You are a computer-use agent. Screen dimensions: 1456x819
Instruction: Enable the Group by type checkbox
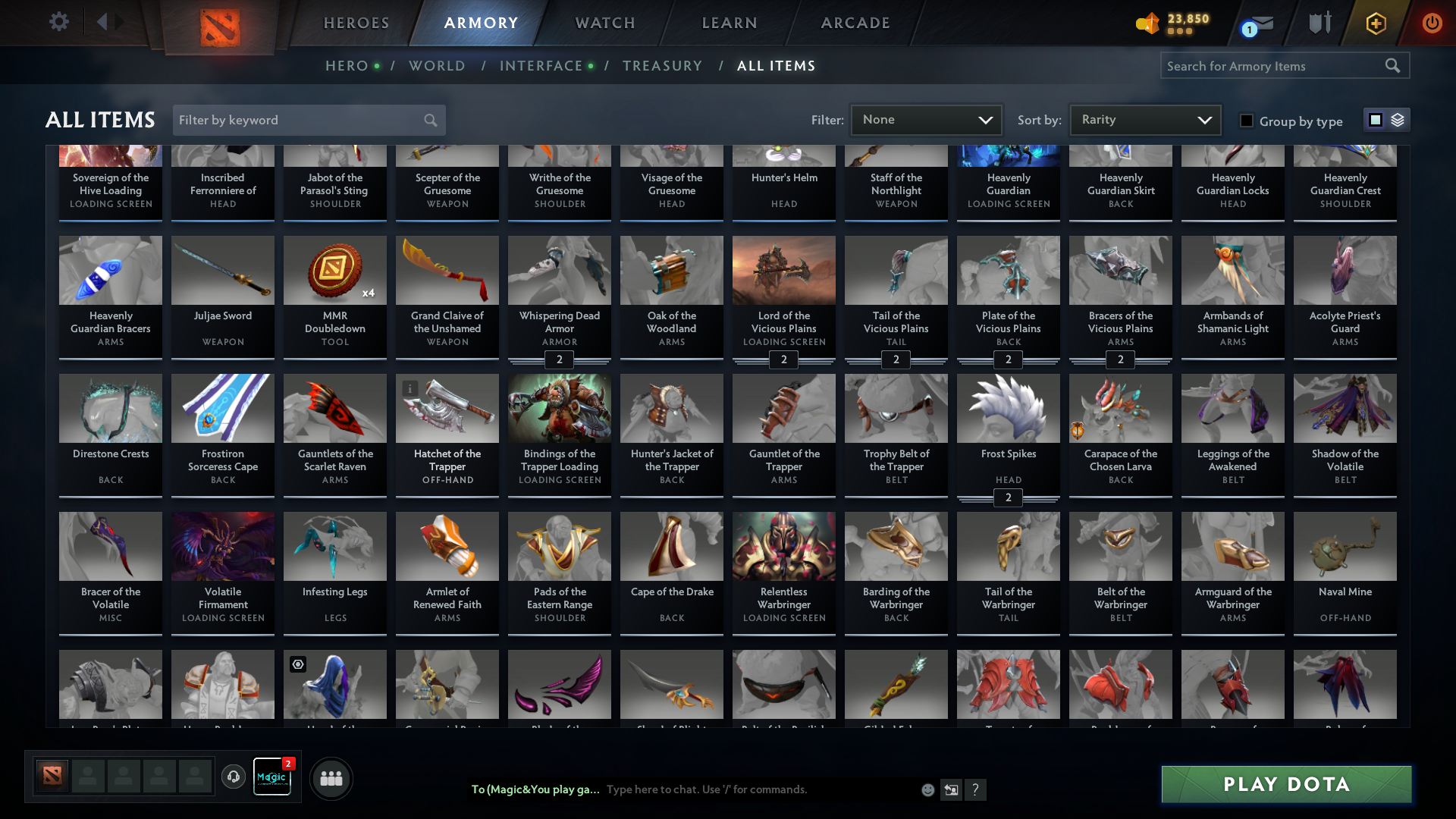click(x=1247, y=121)
